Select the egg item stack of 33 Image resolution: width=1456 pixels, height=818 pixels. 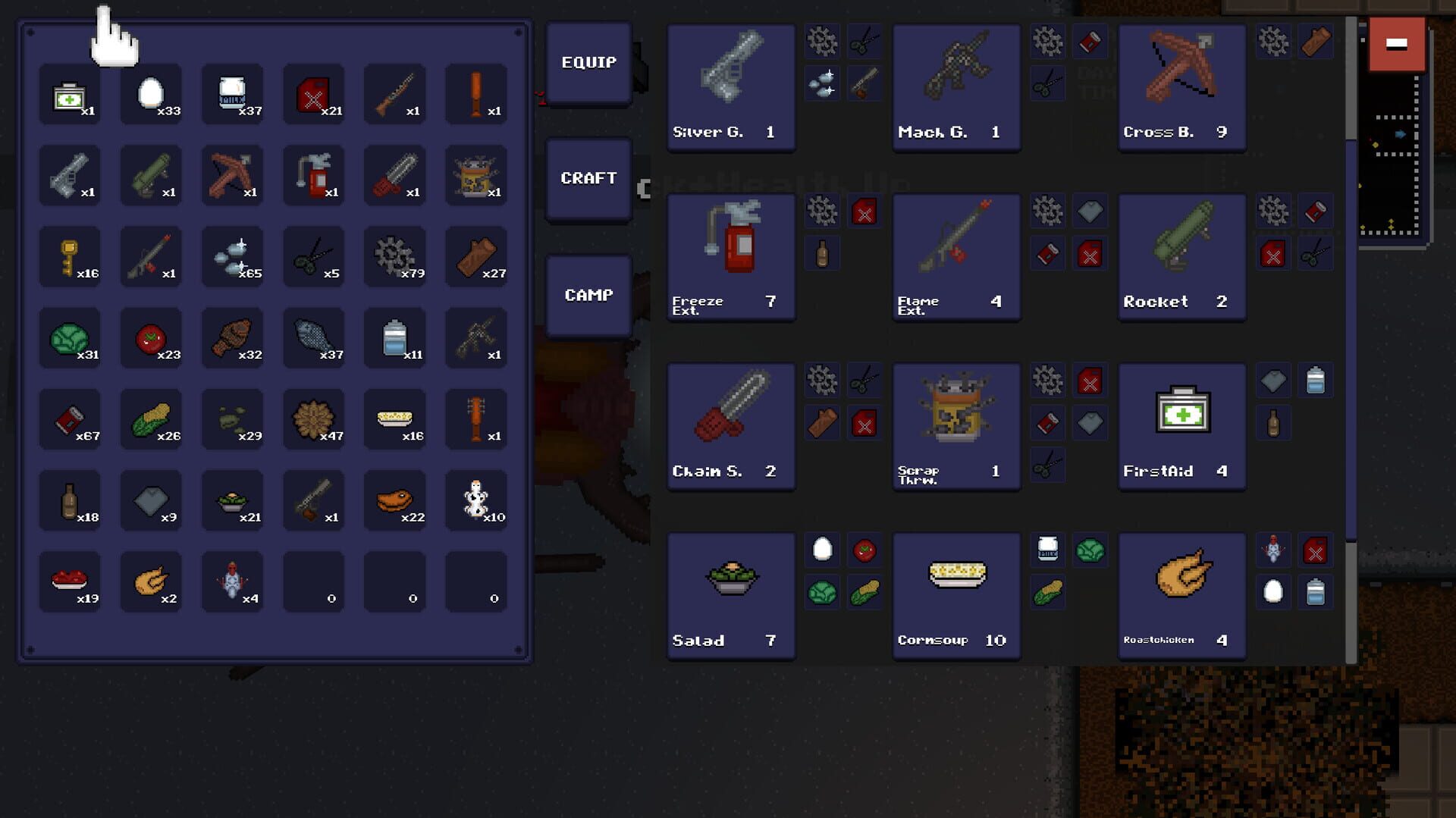point(151,94)
